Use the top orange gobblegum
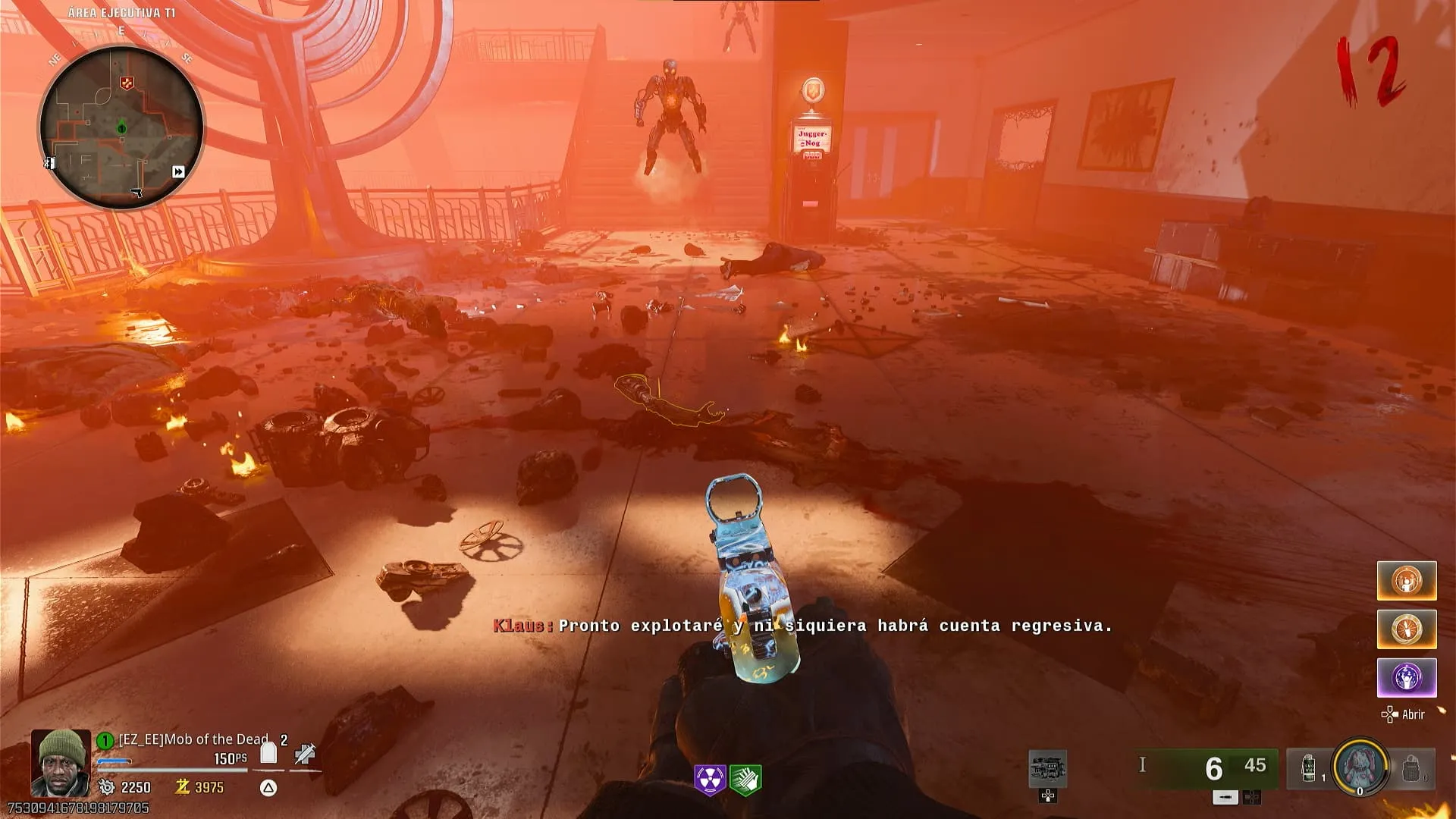Image resolution: width=1456 pixels, height=819 pixels. (x=1407, y=581)
